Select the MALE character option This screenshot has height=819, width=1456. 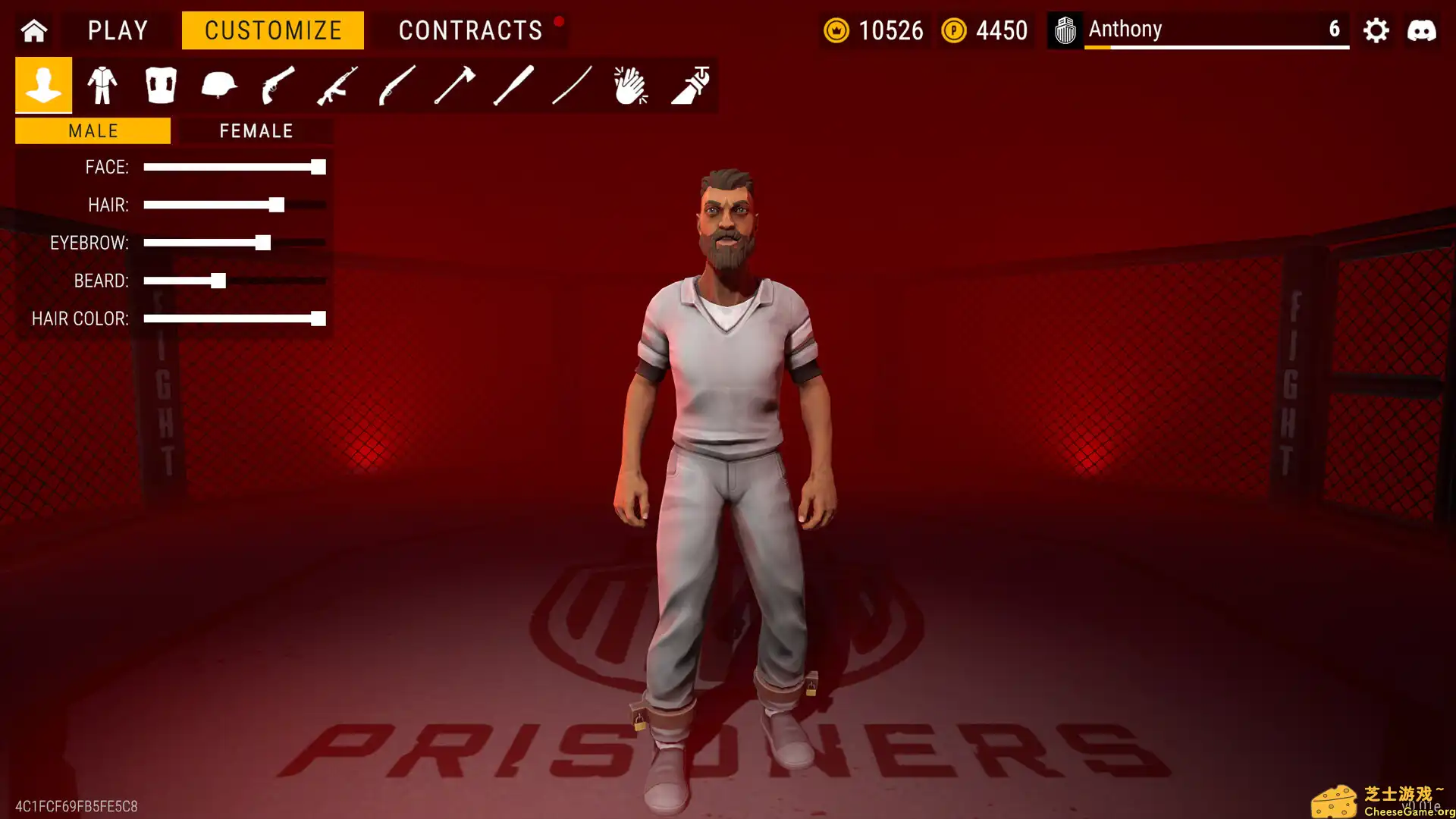(x=93, y=130)
